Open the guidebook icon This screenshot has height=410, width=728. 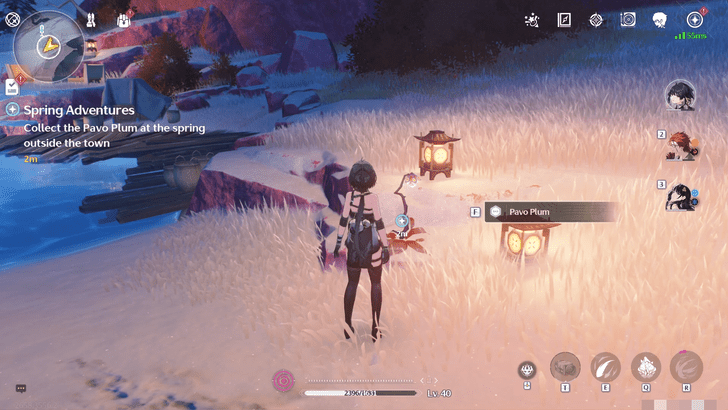click(x=564, y=20)
